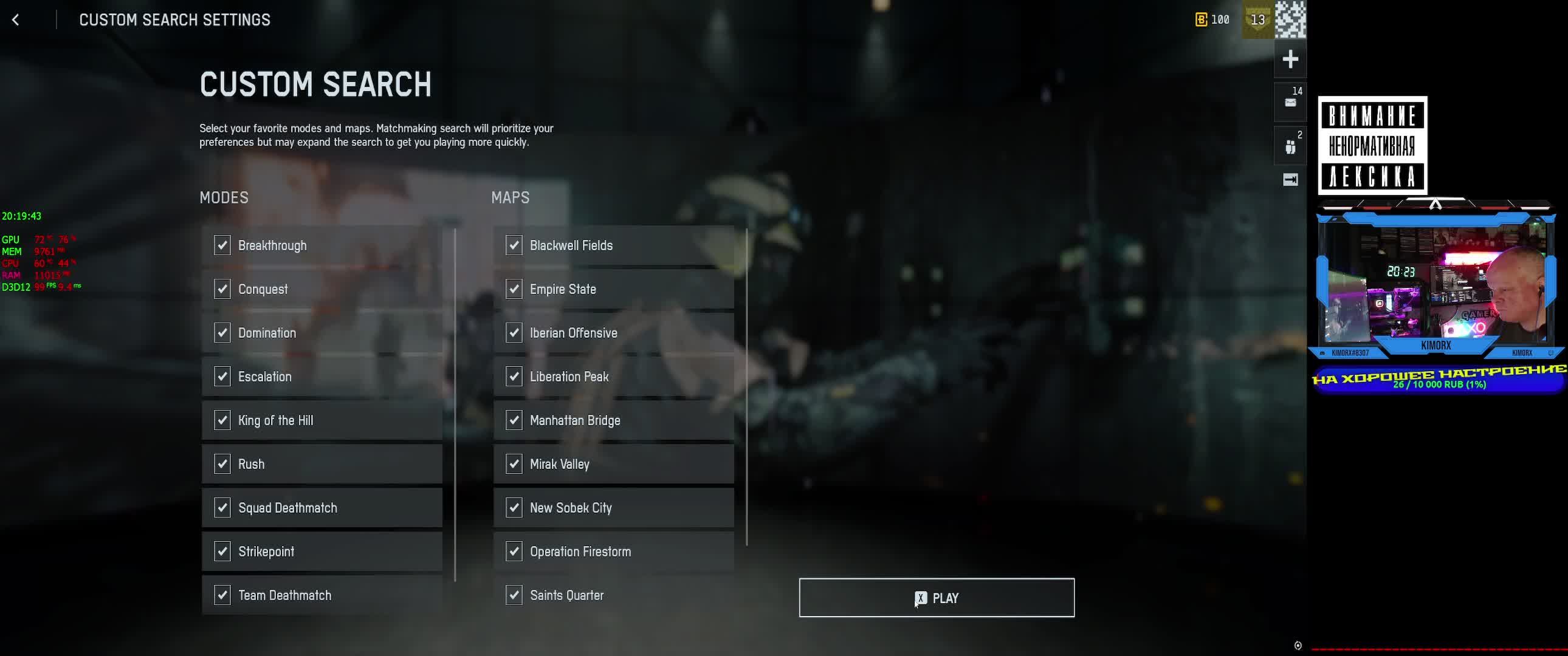Uncheck the Operation Firestorm map
Image resolution: width=1568 pixels, height=656 pixels.
tap(514, 552)
